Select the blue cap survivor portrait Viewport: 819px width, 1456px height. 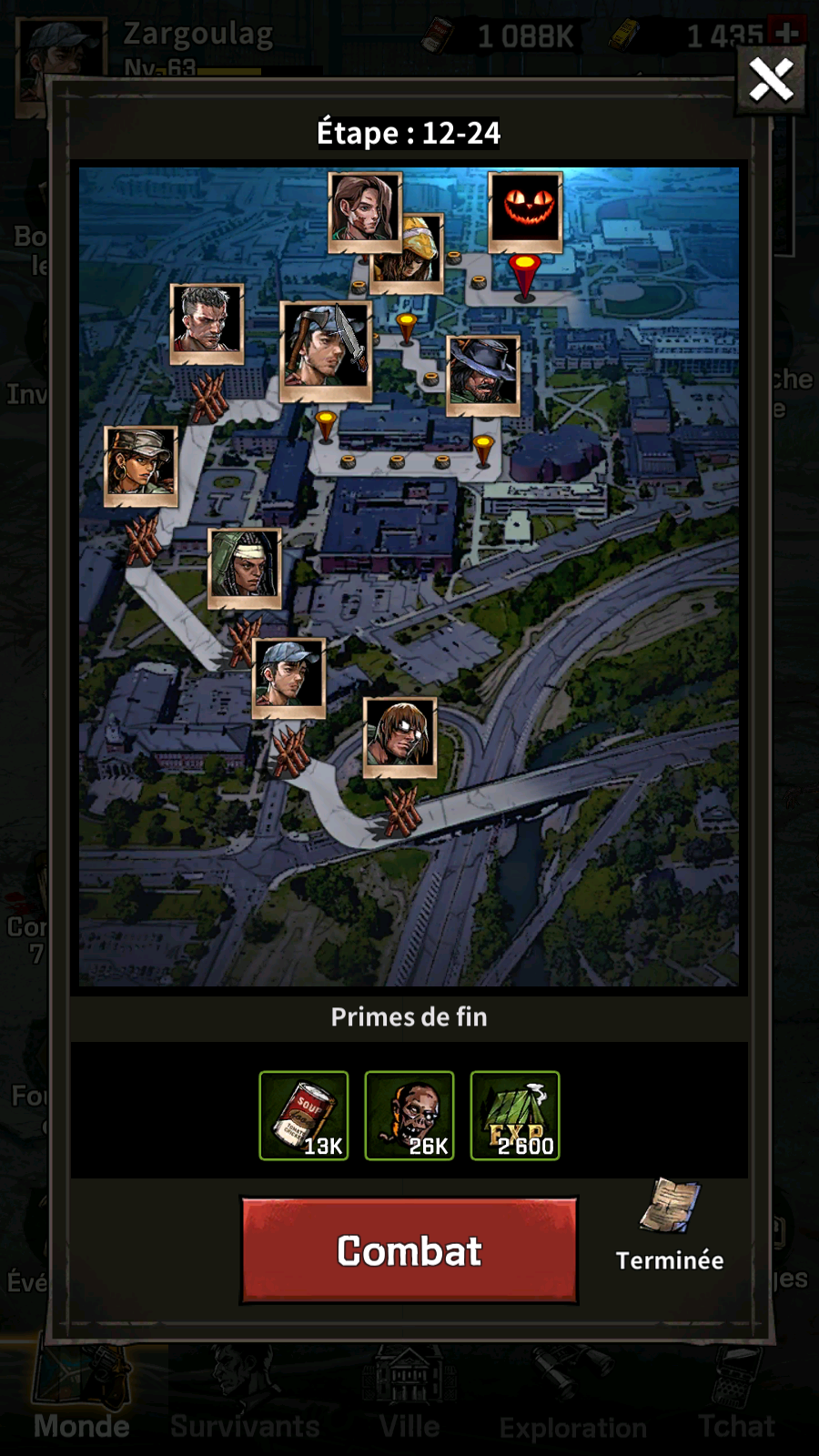click(x=288, y=675)
